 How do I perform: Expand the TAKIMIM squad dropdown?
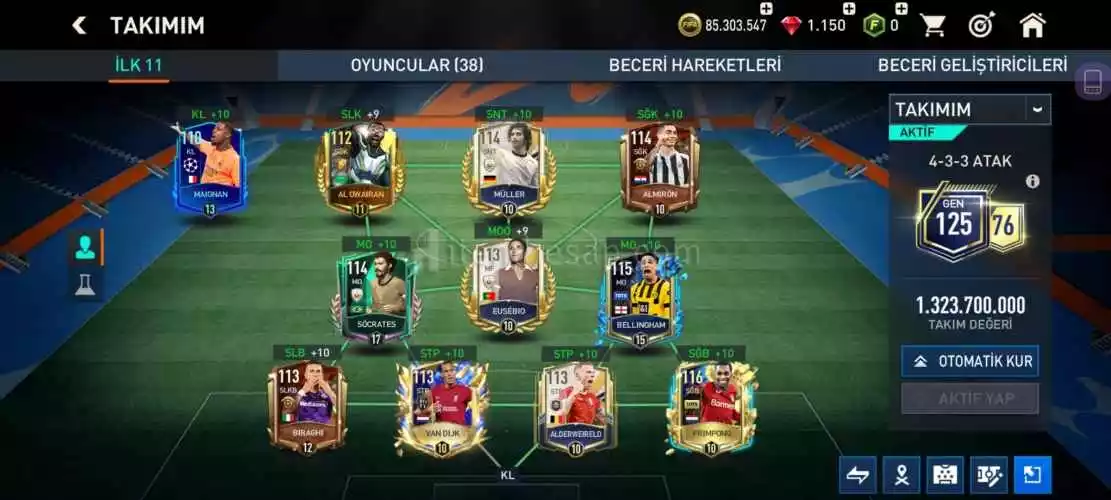[1037, 109]
